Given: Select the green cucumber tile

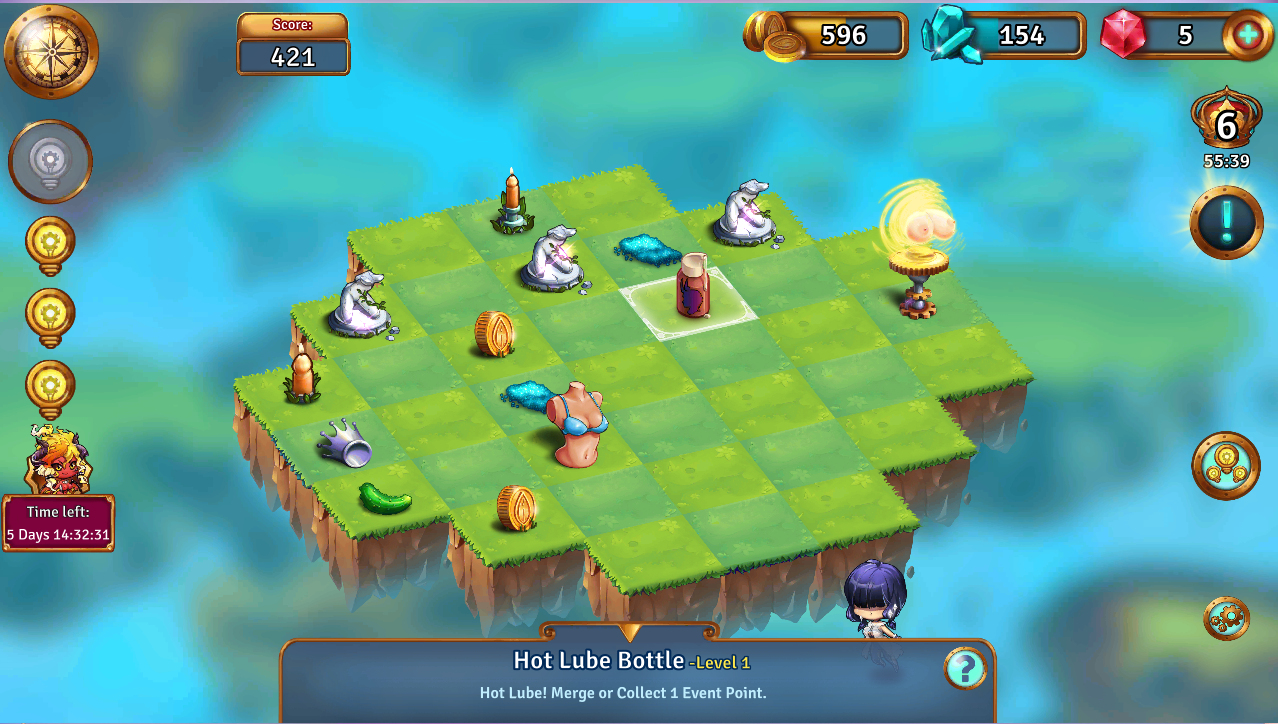Looking at the screenshot, I should pyautogui.click(x=384, y=498).
